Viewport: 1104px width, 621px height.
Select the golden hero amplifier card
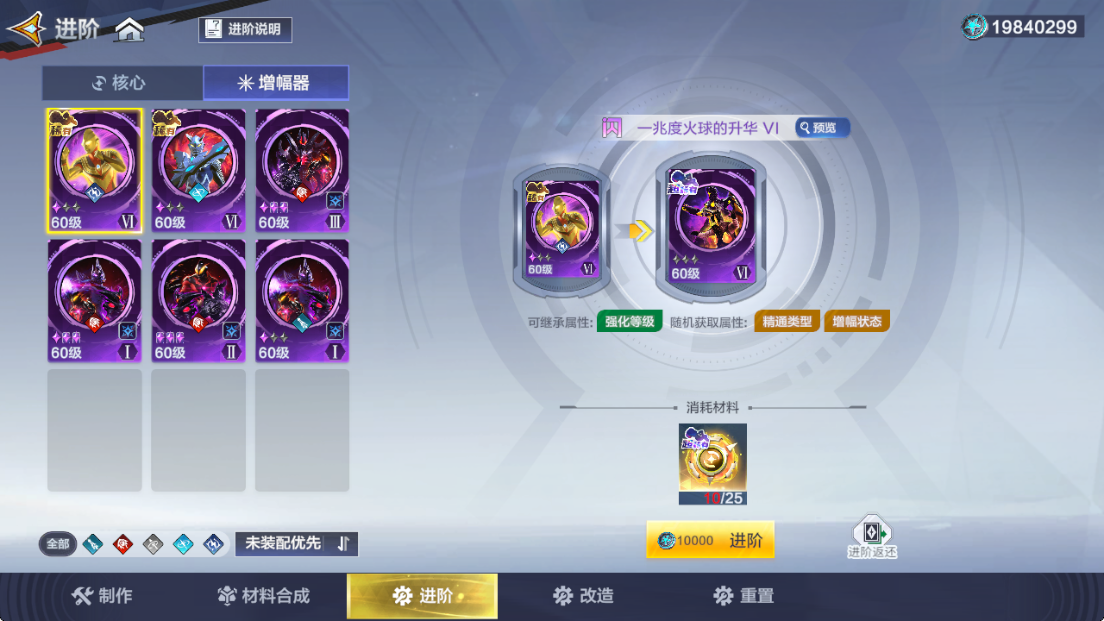(95, 170)
